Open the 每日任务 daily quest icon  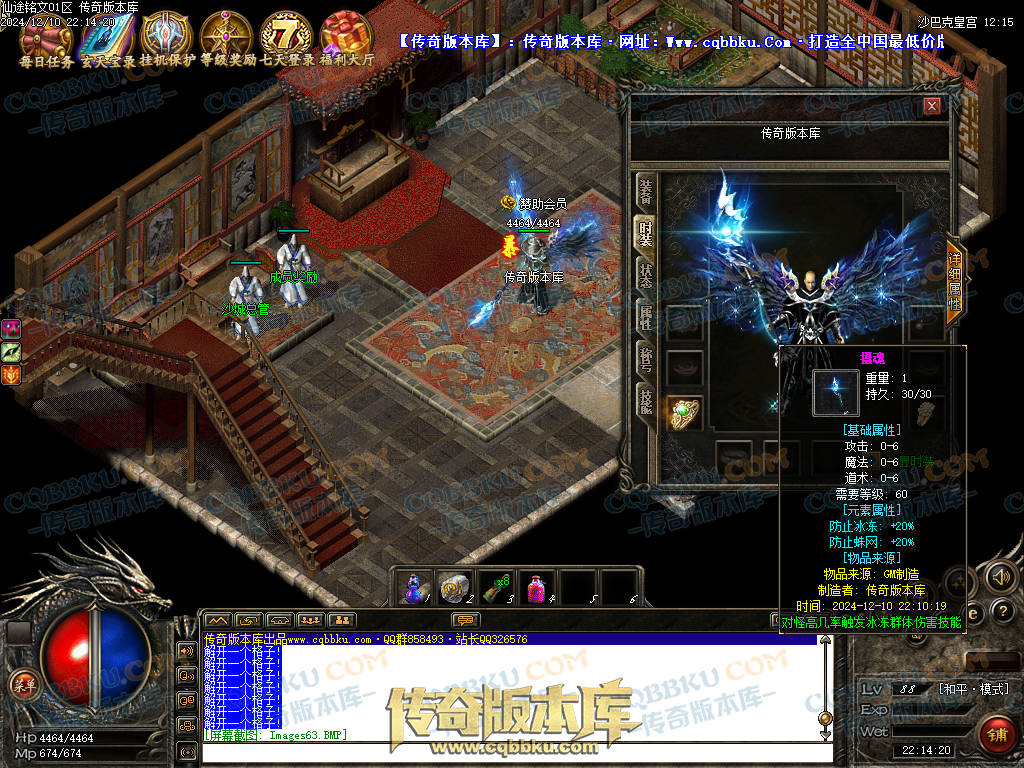pos(46,35)
